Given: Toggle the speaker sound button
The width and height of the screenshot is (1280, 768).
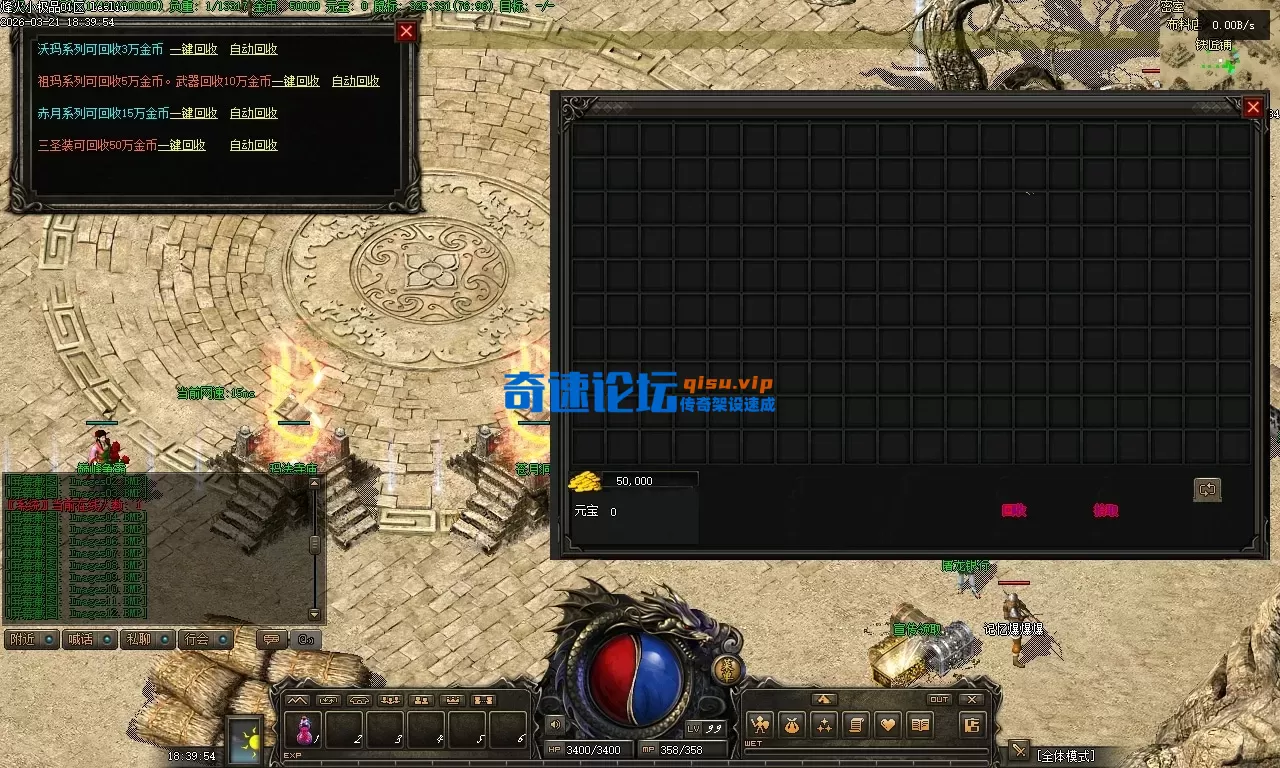Looking at the screenshot, I should coord(555,724).
